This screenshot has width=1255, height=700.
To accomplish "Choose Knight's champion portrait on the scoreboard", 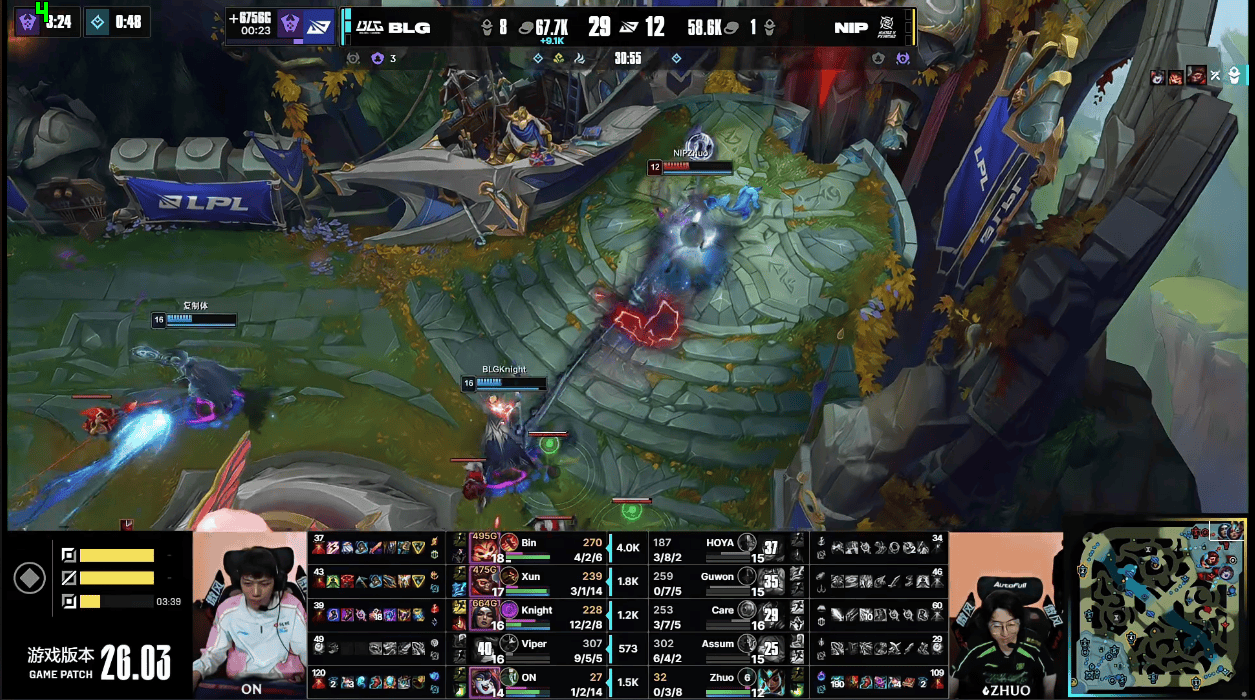I will tap(485, 616).
